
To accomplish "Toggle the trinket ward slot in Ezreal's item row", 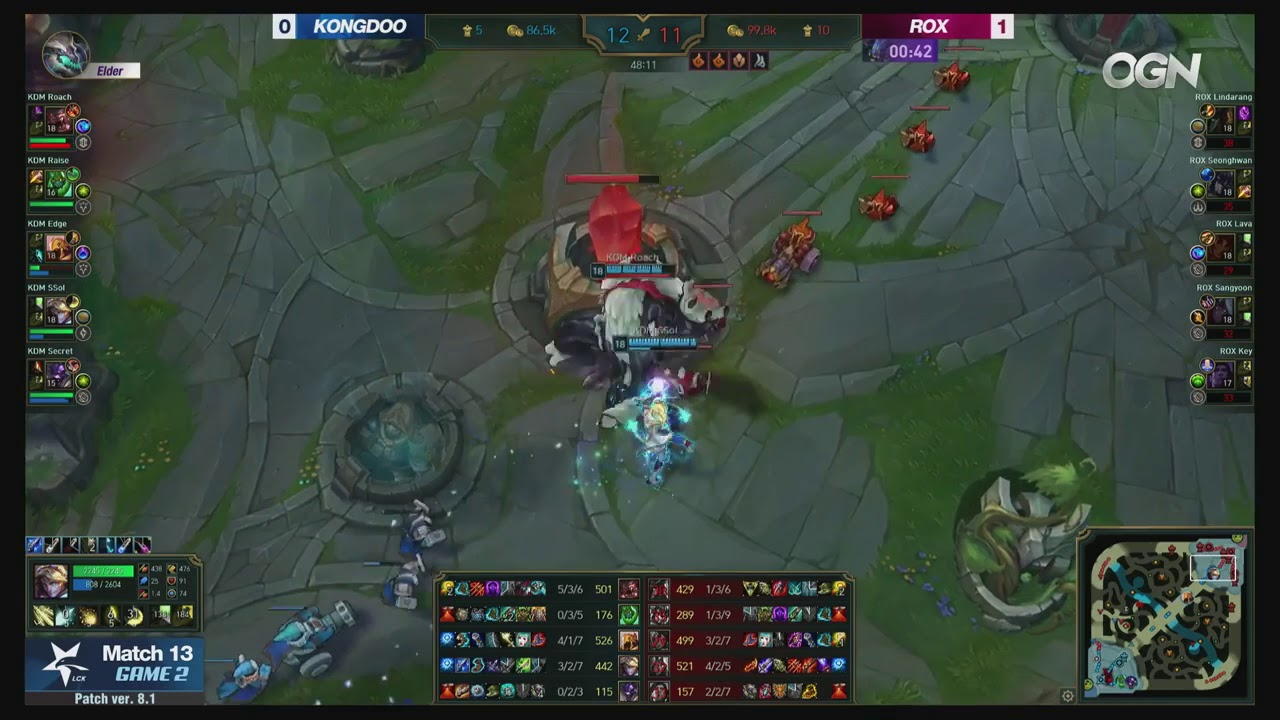I will [142, 545].
